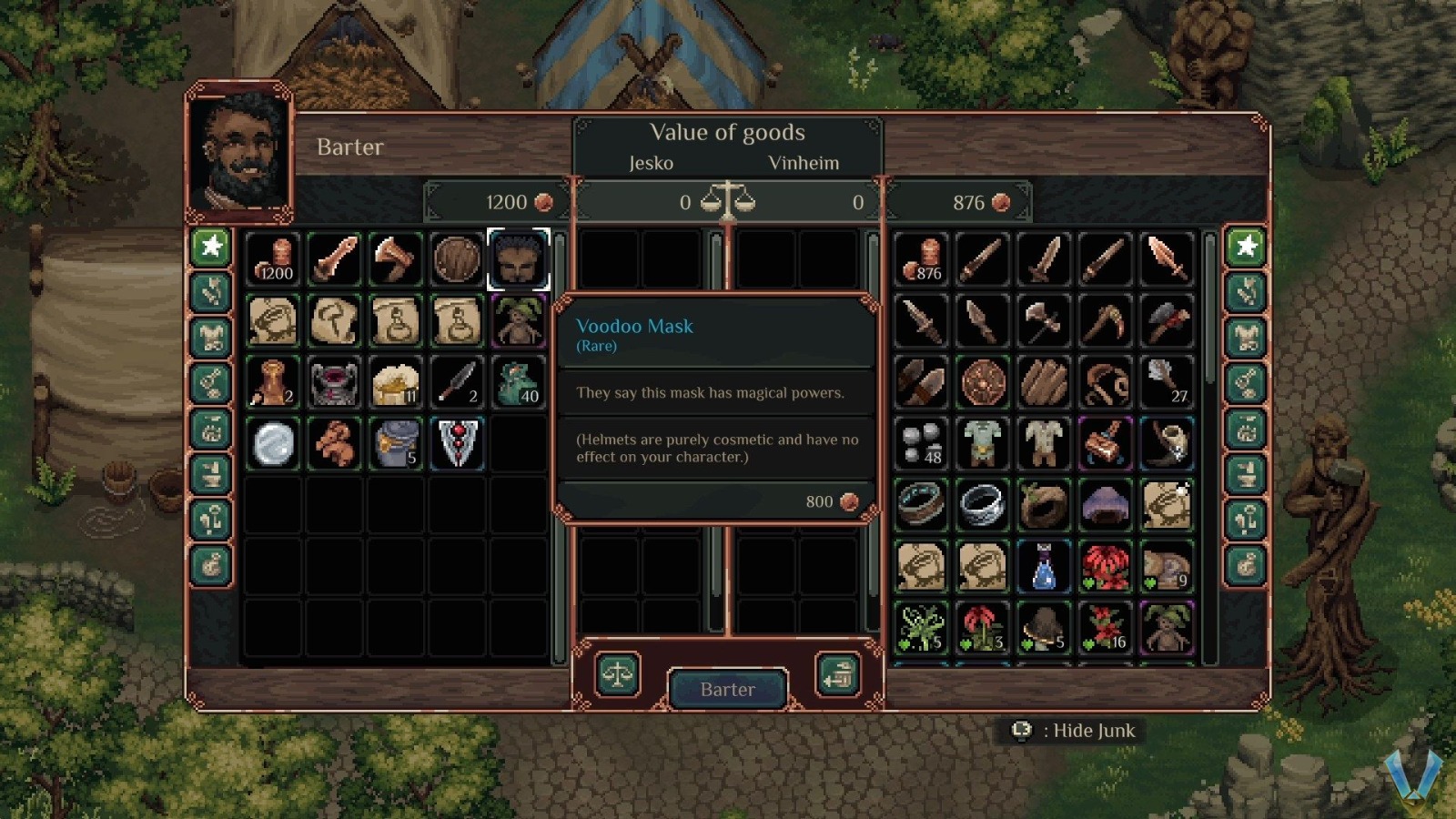Select the bottom-most misc filter on Vinheim's sidebar
The height and width of the screenshot is (819, 1456).
(x=1245, y=564)
